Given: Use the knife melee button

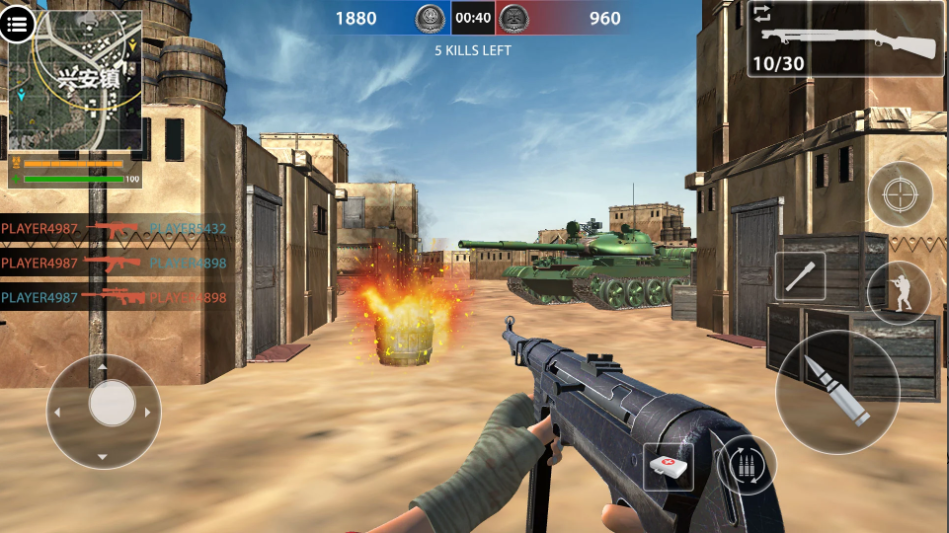Looking at the screenshot, I should (800, 277).
